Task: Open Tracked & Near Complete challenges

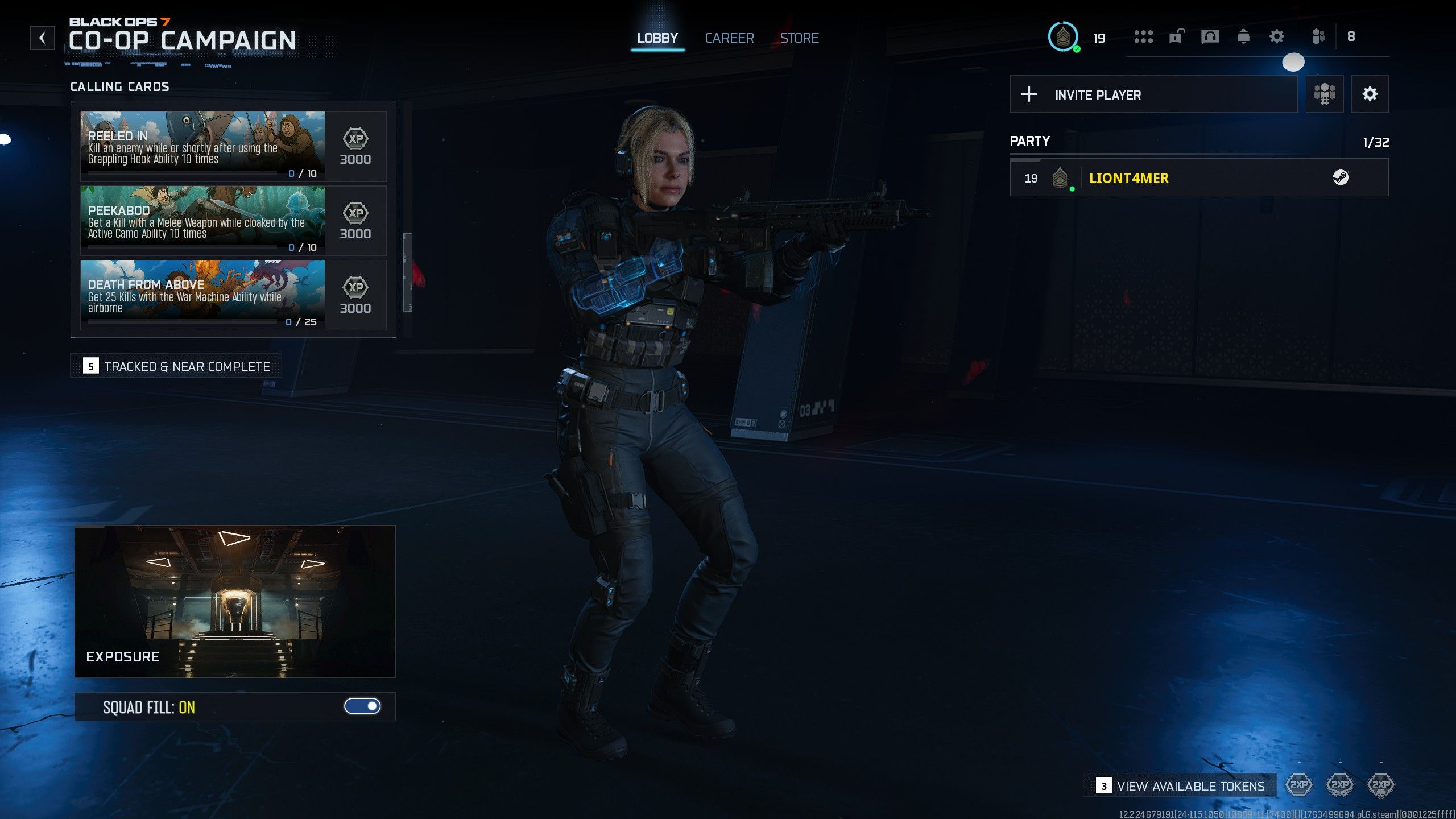Action: click(x=176, y=366)
